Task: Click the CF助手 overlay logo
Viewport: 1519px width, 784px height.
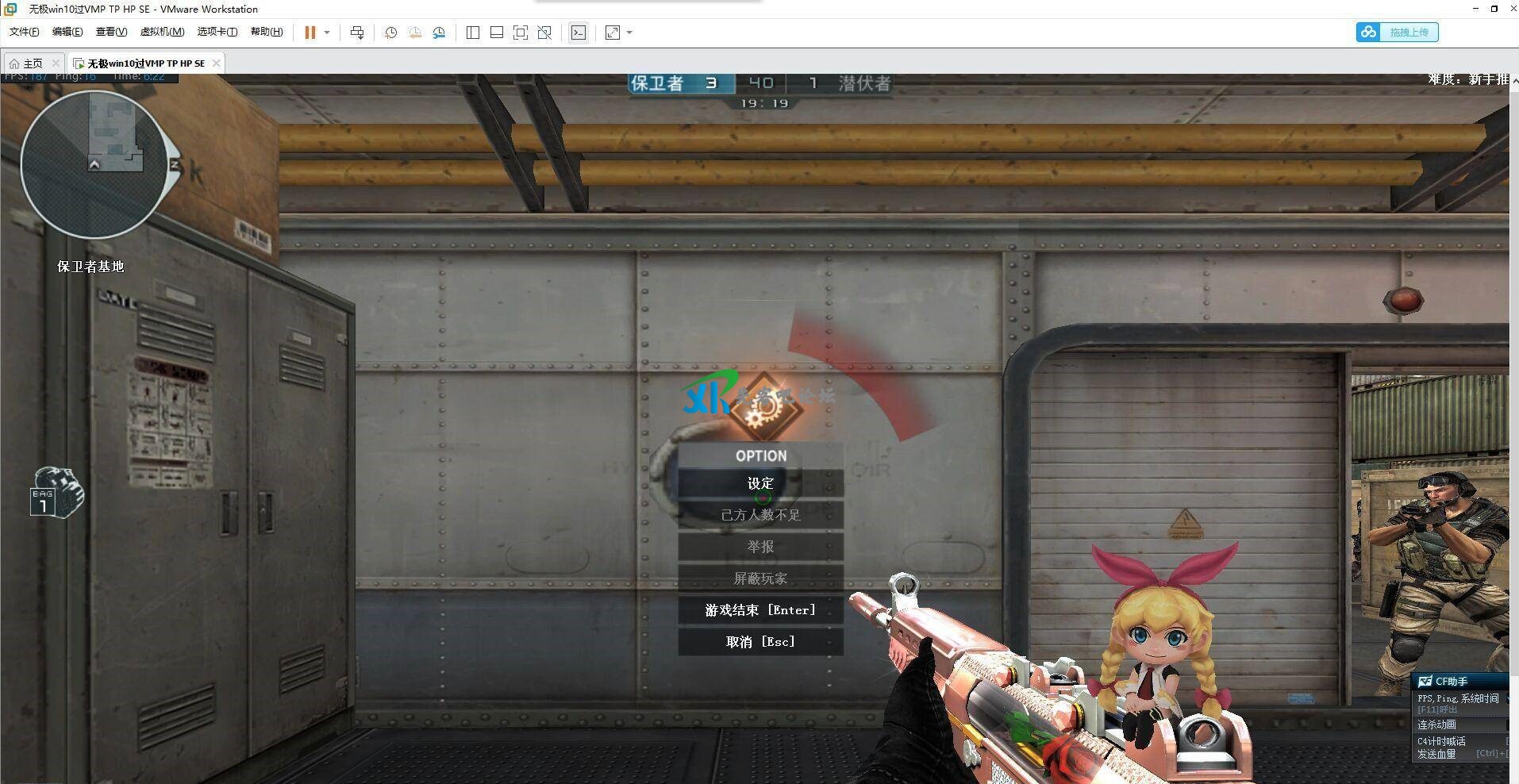Action: [x=1425, y=681]
